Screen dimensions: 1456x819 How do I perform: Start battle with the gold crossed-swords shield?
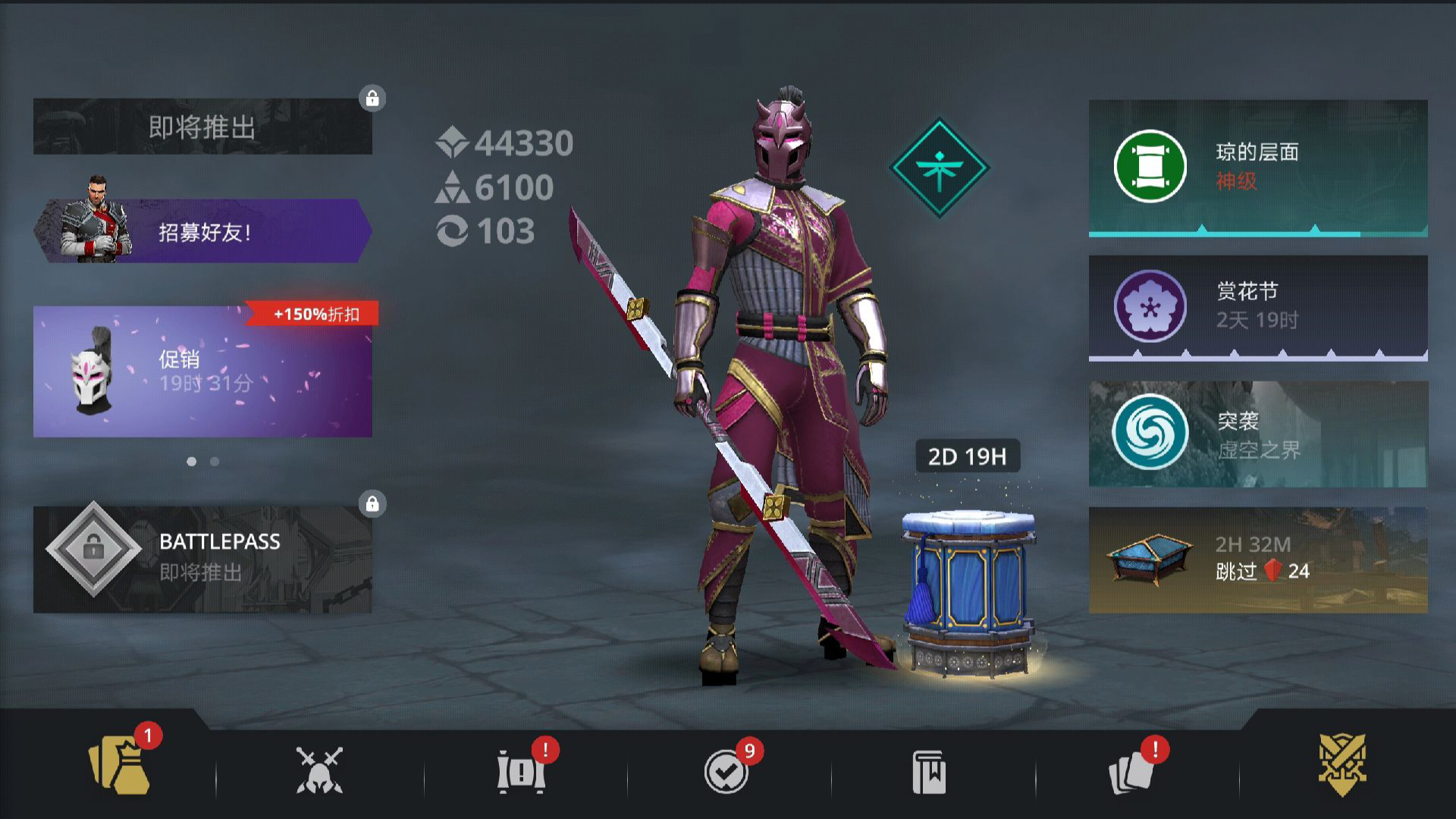coord(1341,764)
